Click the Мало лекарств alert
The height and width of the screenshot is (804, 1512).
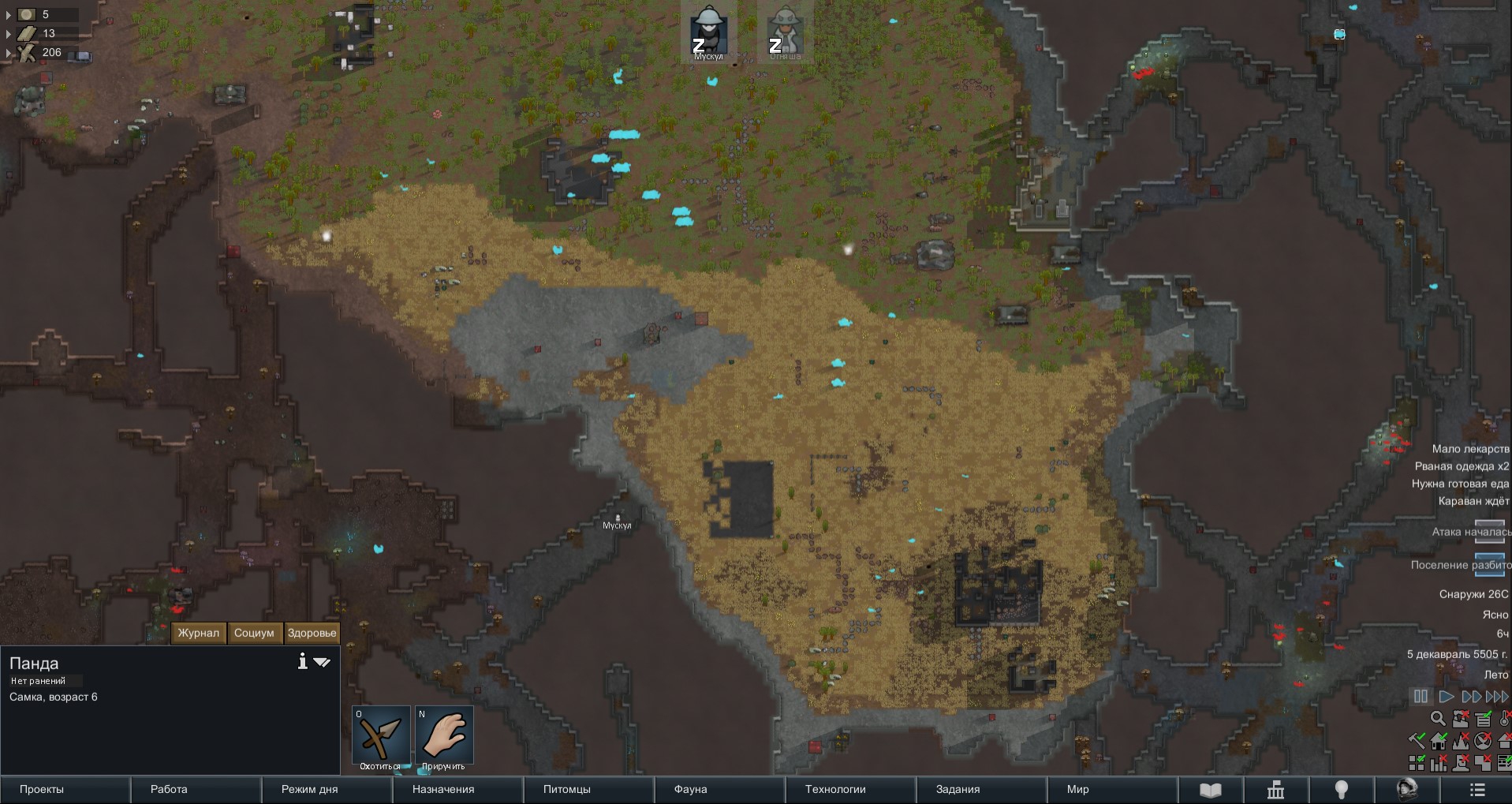[1470, 449]
